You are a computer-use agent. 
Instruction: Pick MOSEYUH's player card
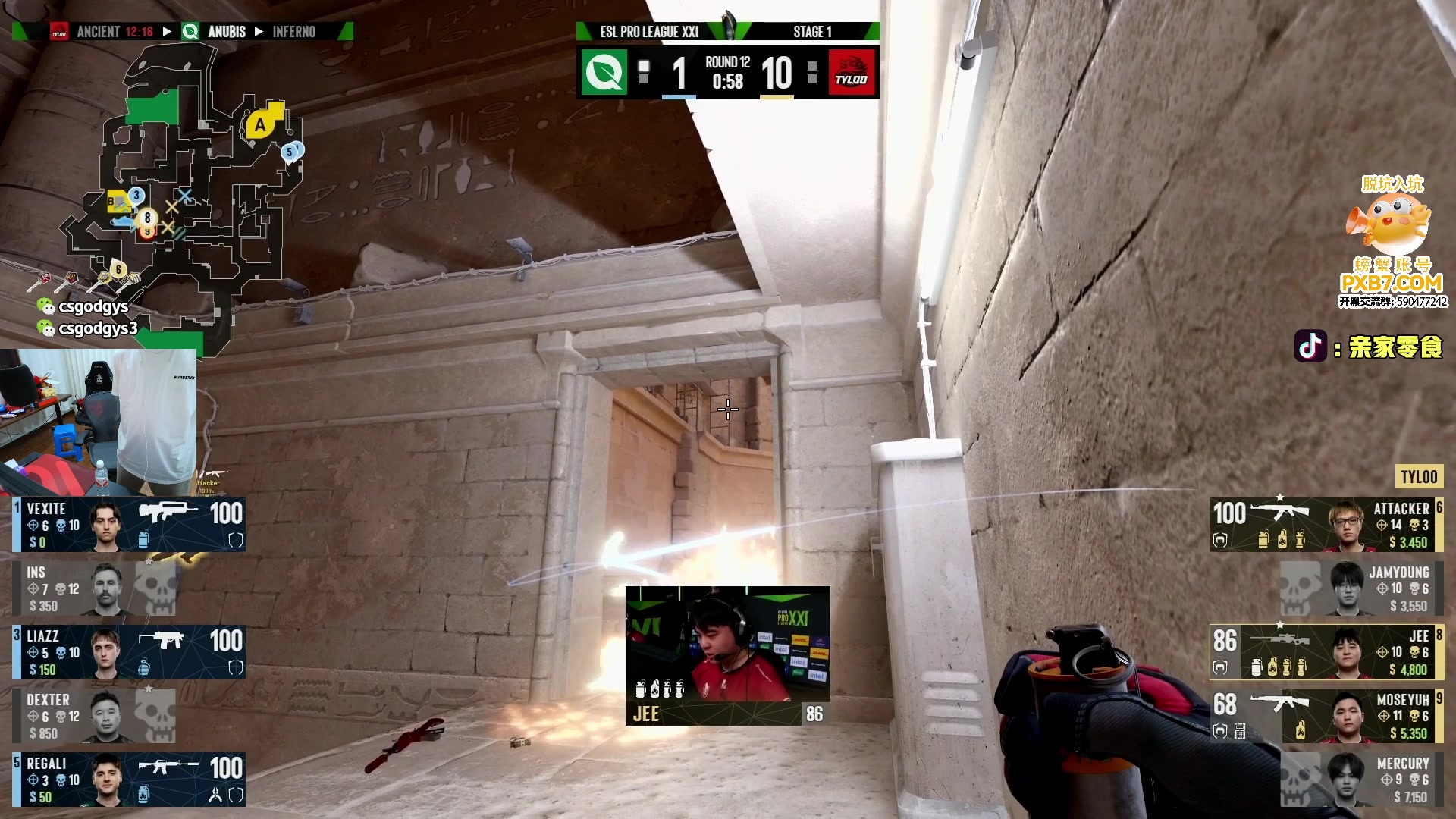click(x=1326, y=715)
